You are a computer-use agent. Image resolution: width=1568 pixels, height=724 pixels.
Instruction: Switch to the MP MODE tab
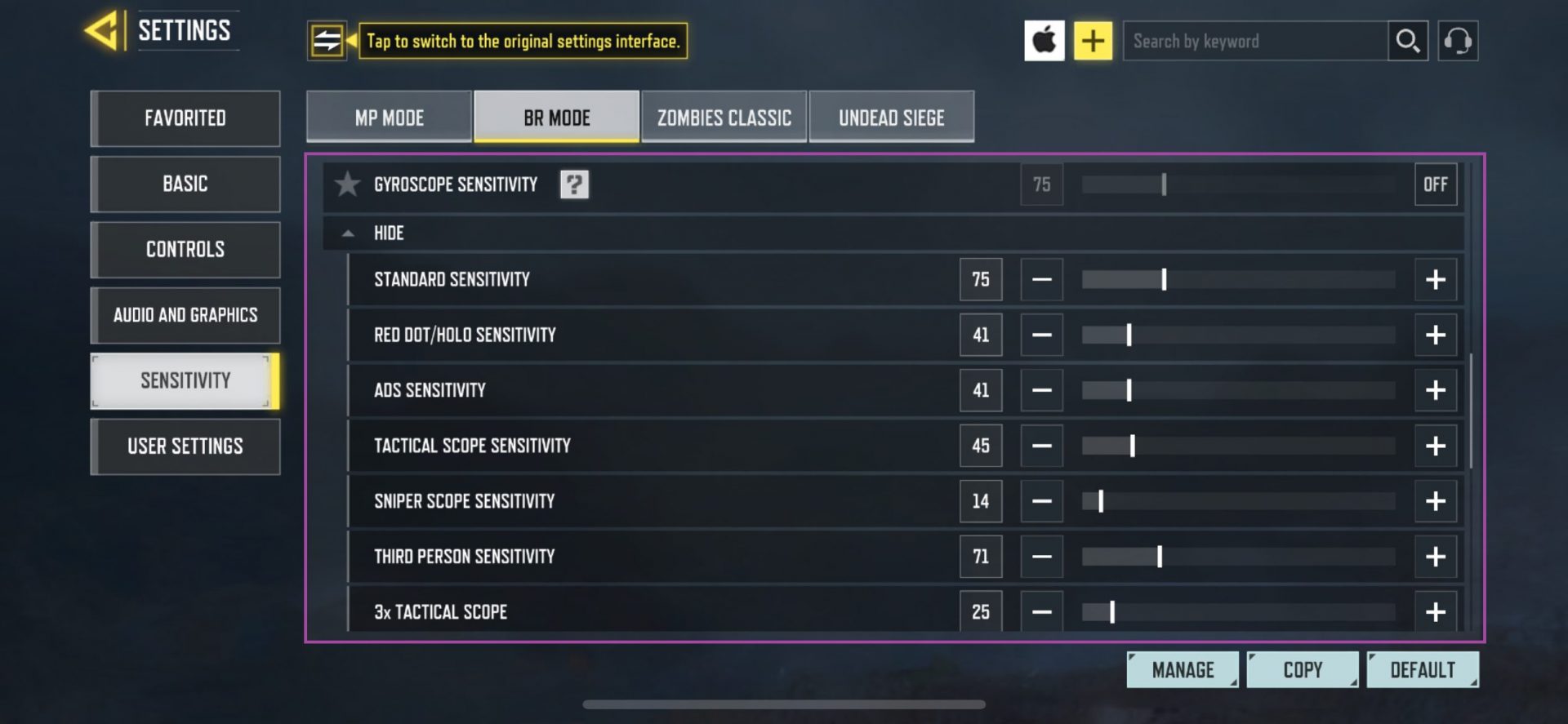[x=387, y=117]
